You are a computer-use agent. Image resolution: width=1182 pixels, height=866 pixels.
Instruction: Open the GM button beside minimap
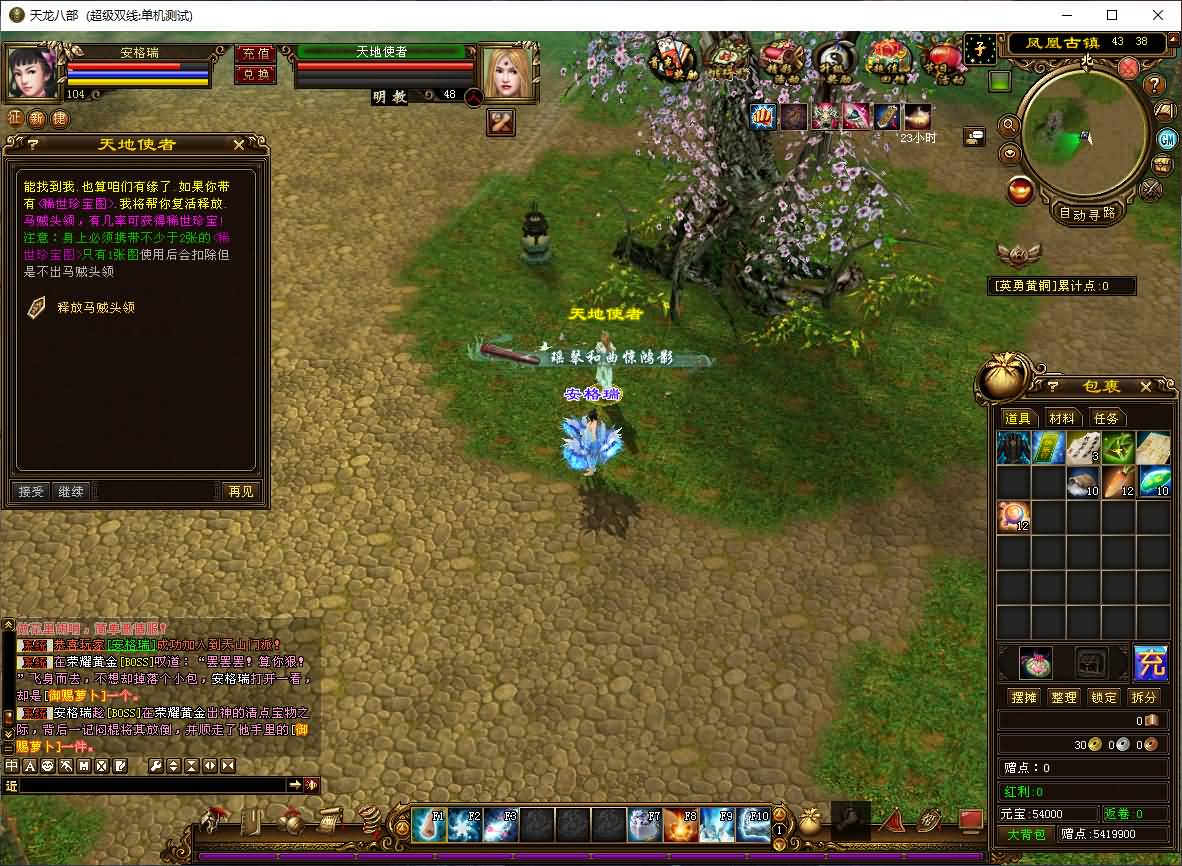[x=1167, y=138]
